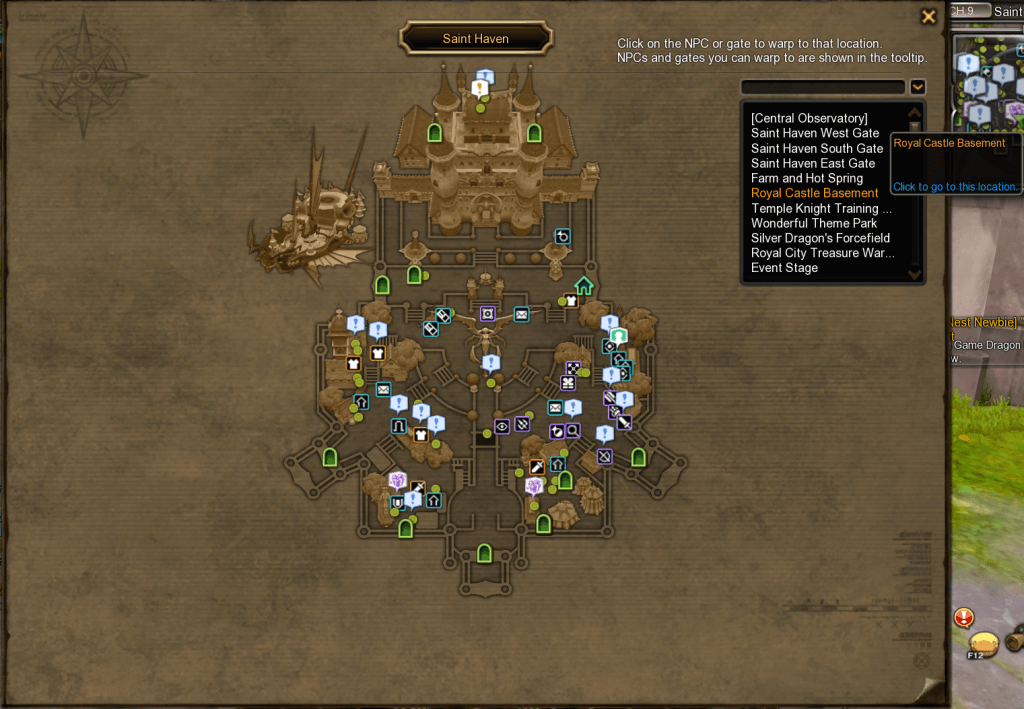The width and height of the screenshot is (1024, 709).
Task: Select Saint Haven East Gate entry
Action: (813, 163)
